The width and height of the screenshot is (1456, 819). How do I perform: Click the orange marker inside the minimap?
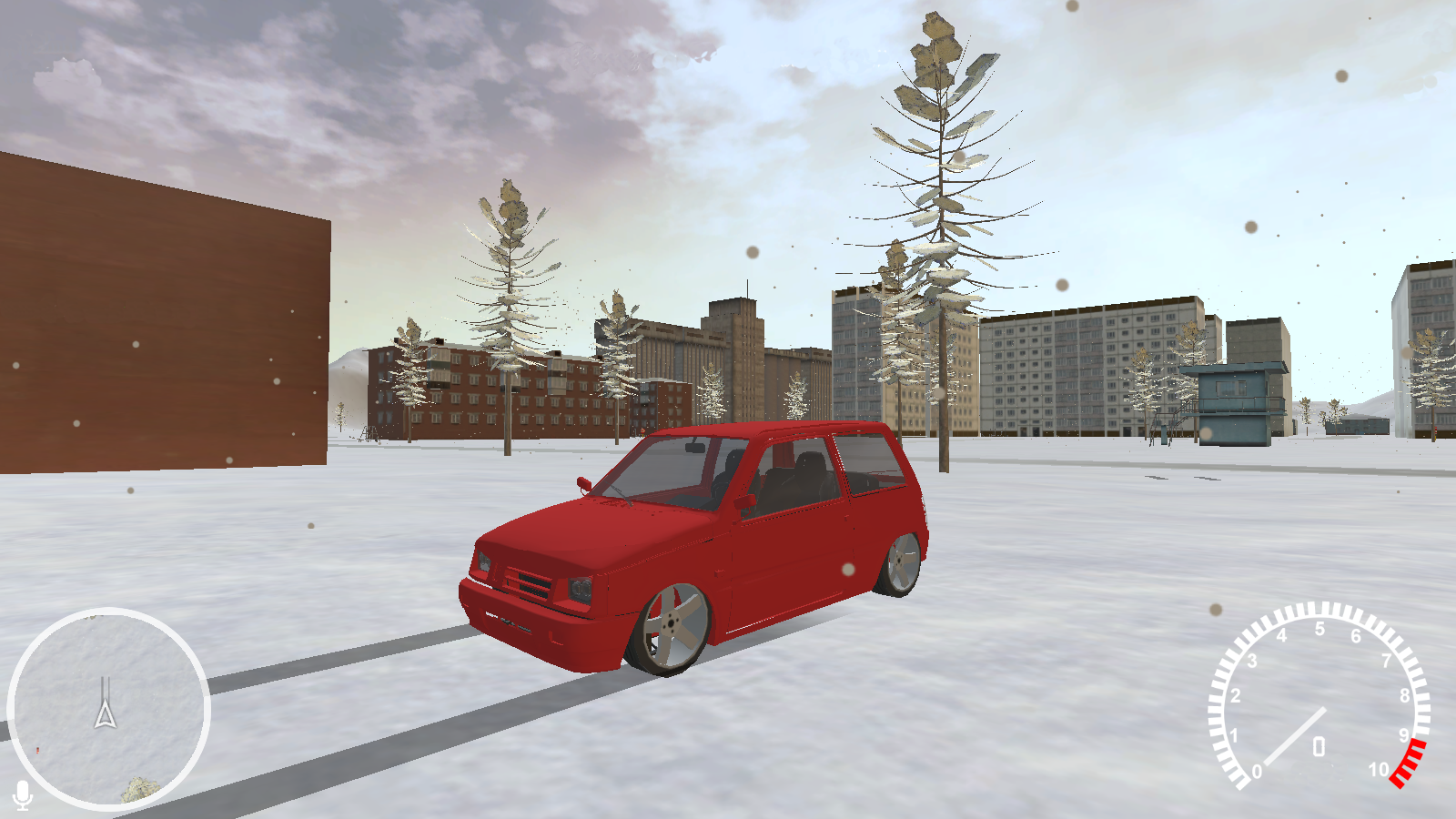37,751
